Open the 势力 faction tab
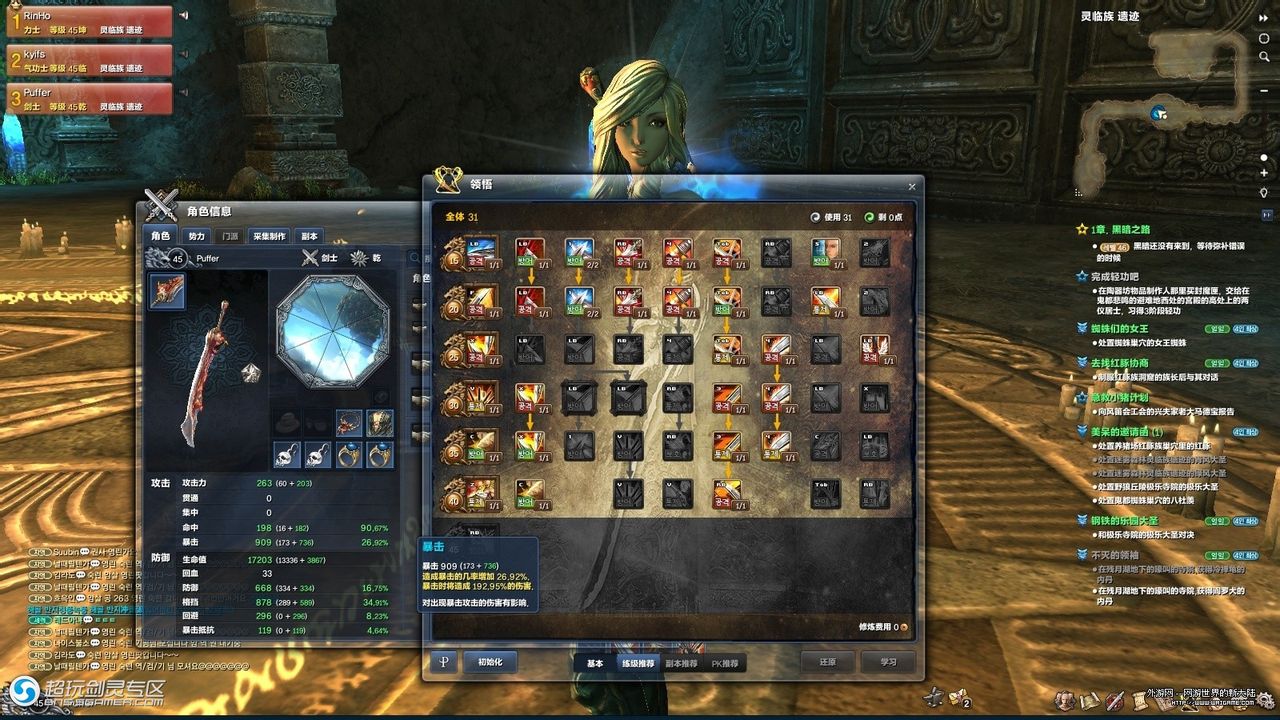This screenshot has width=1280, height=720. point(197,236)
